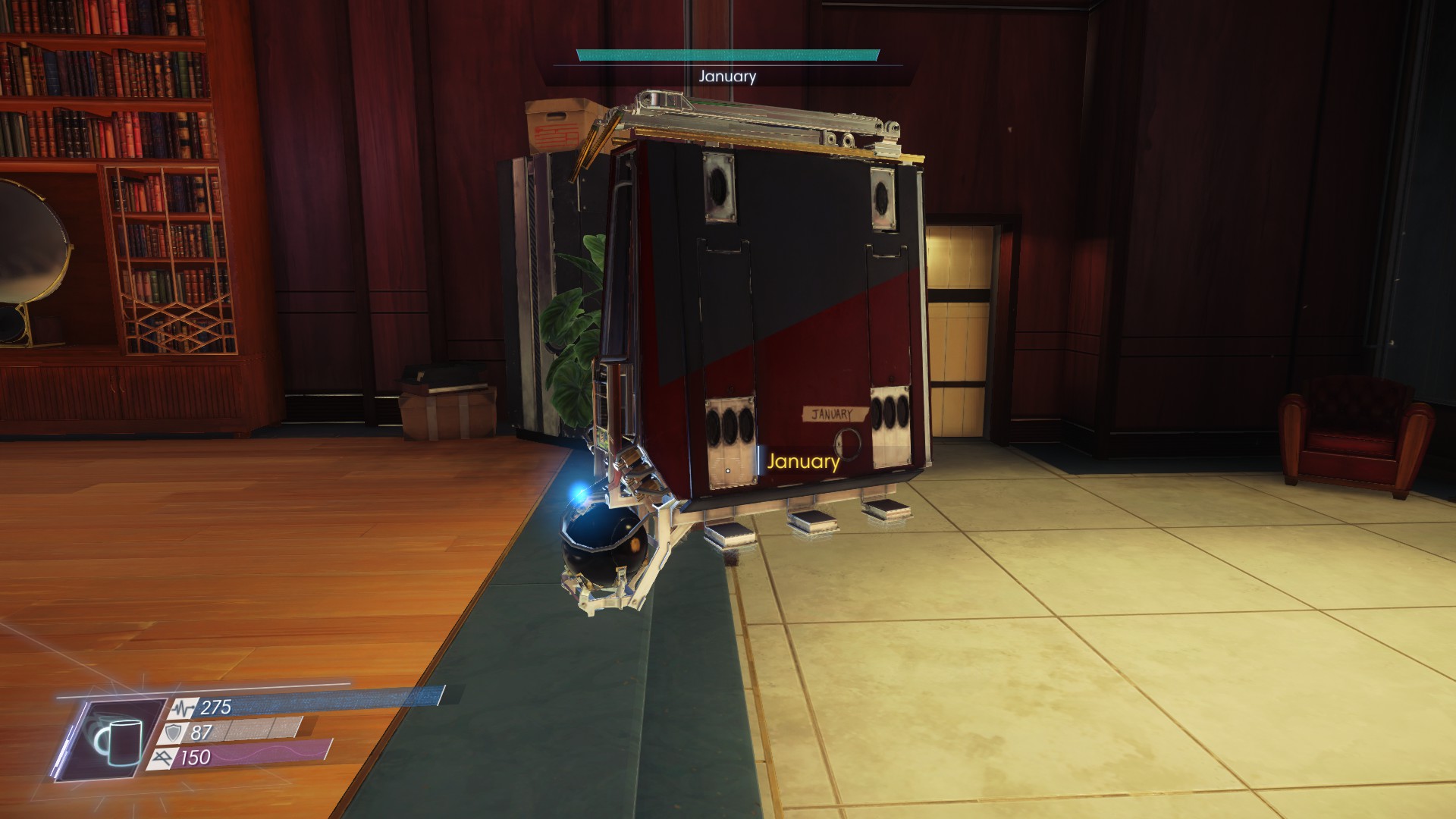Viewport: 1456px width, 819px height.
Task: Choose the yellow January interaction label
Action: pos(803,462)
